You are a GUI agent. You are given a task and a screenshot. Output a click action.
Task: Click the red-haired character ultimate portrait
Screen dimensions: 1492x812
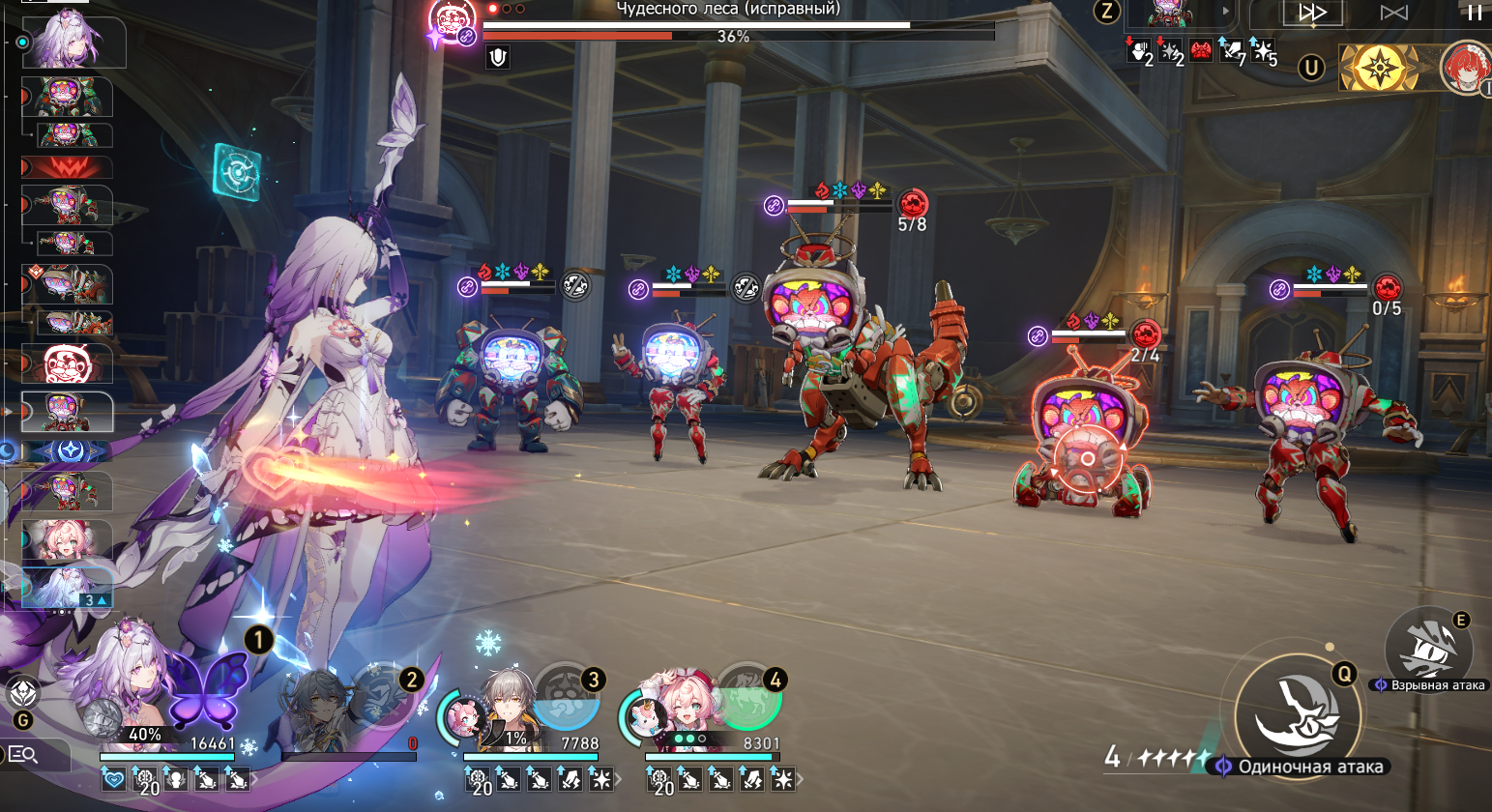pyautogui.click(x=1466, y=68)
